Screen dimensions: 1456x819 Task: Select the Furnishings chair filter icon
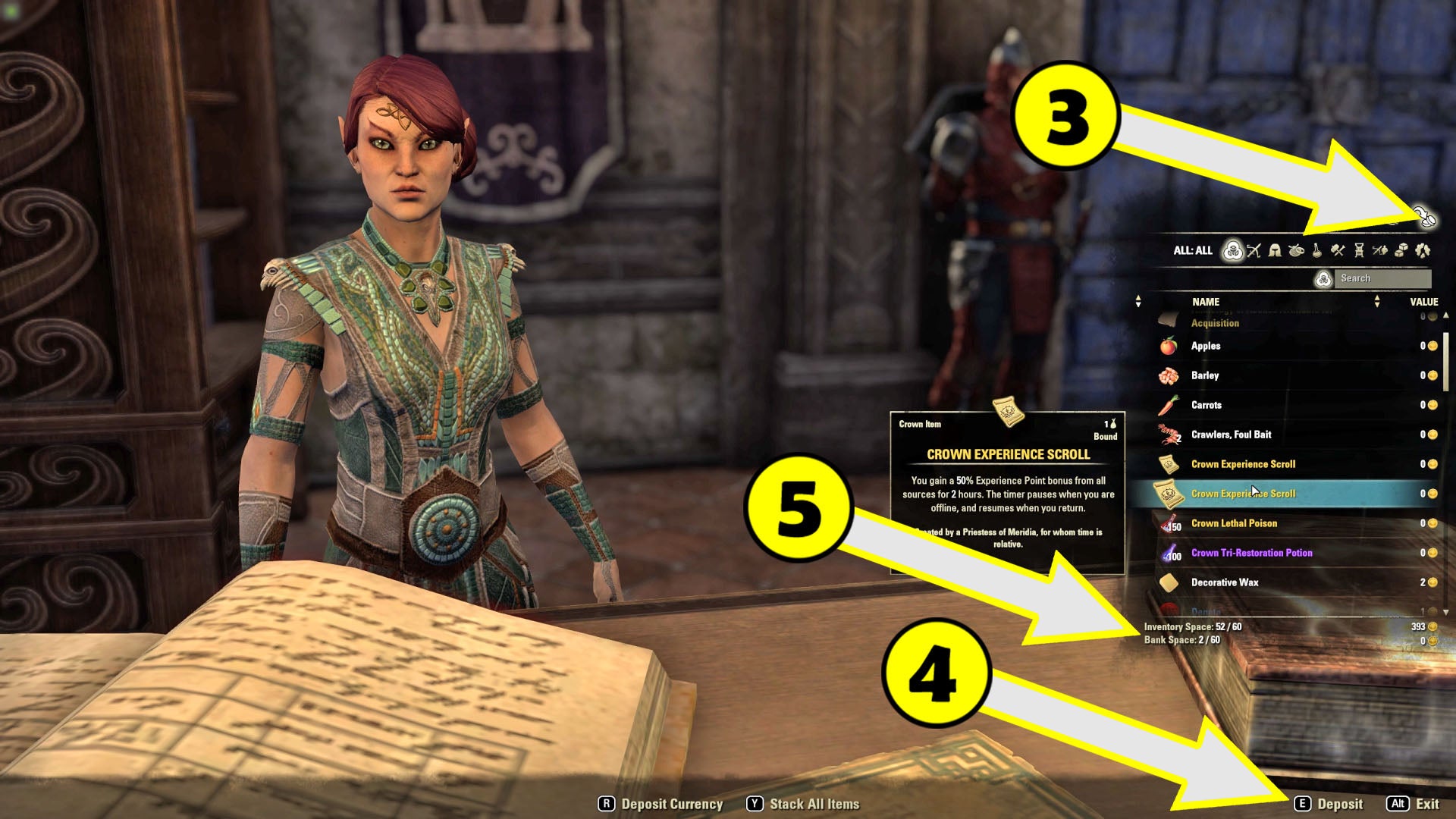pyautogui.click(x=1360, y=250)
